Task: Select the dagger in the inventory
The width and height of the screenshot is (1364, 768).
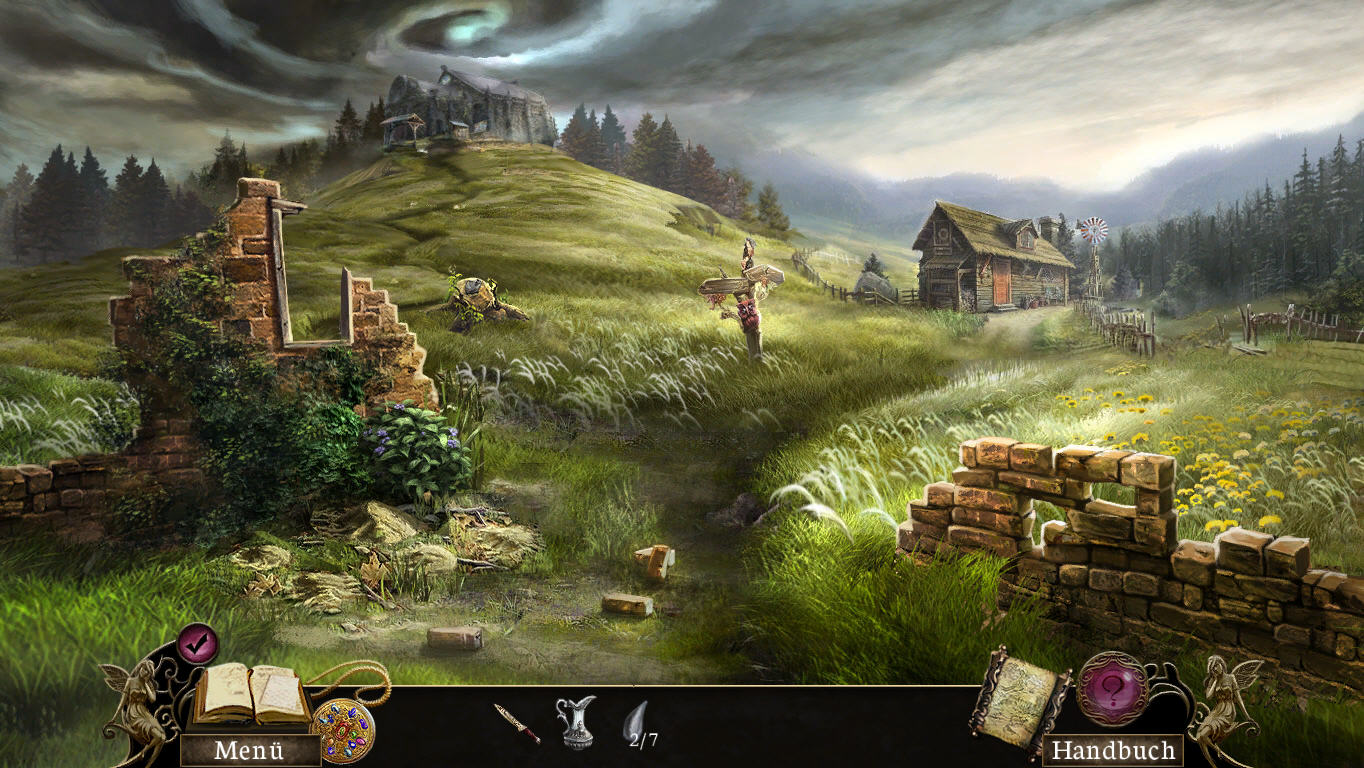Action: [516, 723]
